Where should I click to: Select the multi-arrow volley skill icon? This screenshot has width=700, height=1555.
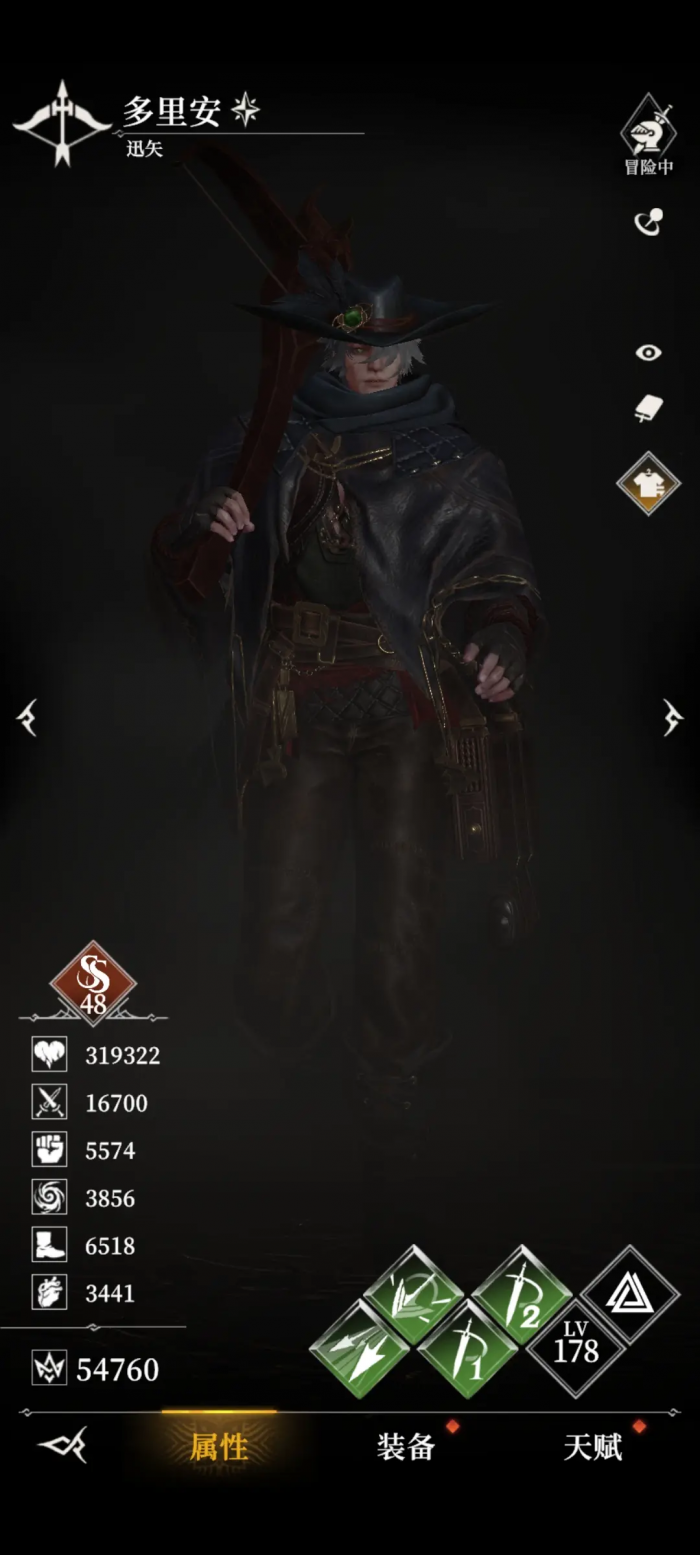point(359,1349)
